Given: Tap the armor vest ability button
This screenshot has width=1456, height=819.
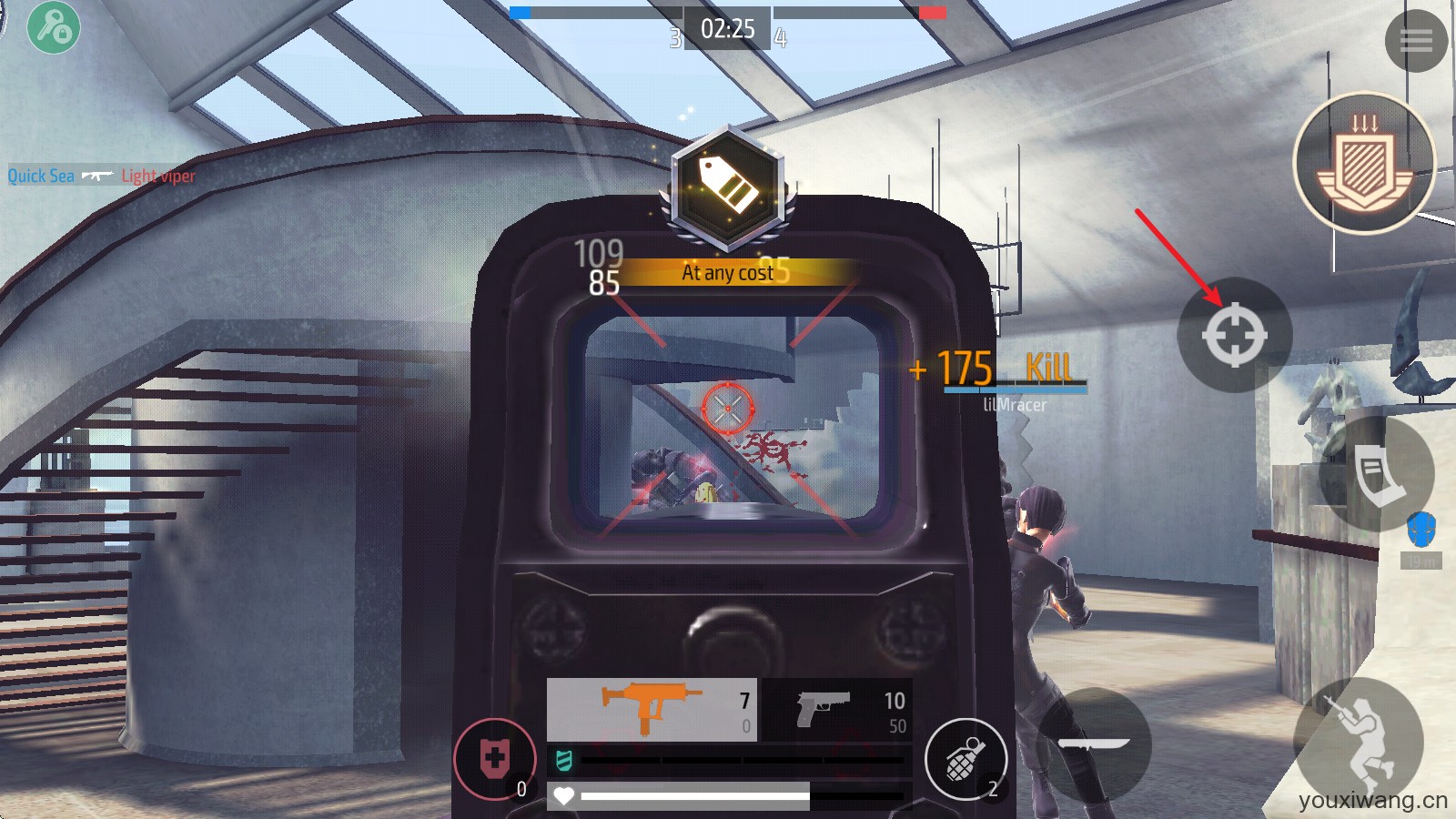Looking at the screenshot, I should [x=1377, y=474].
